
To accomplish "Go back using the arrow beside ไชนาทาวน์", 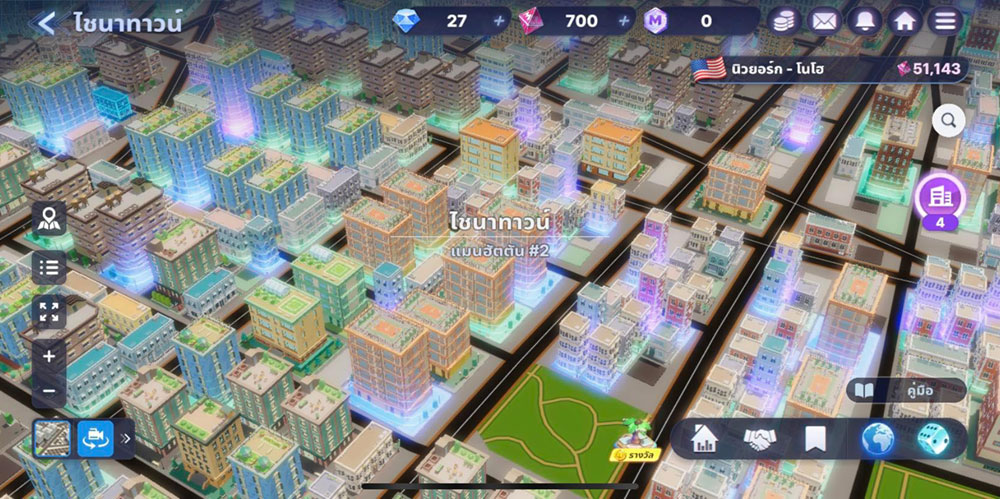I will pos(45,23).
